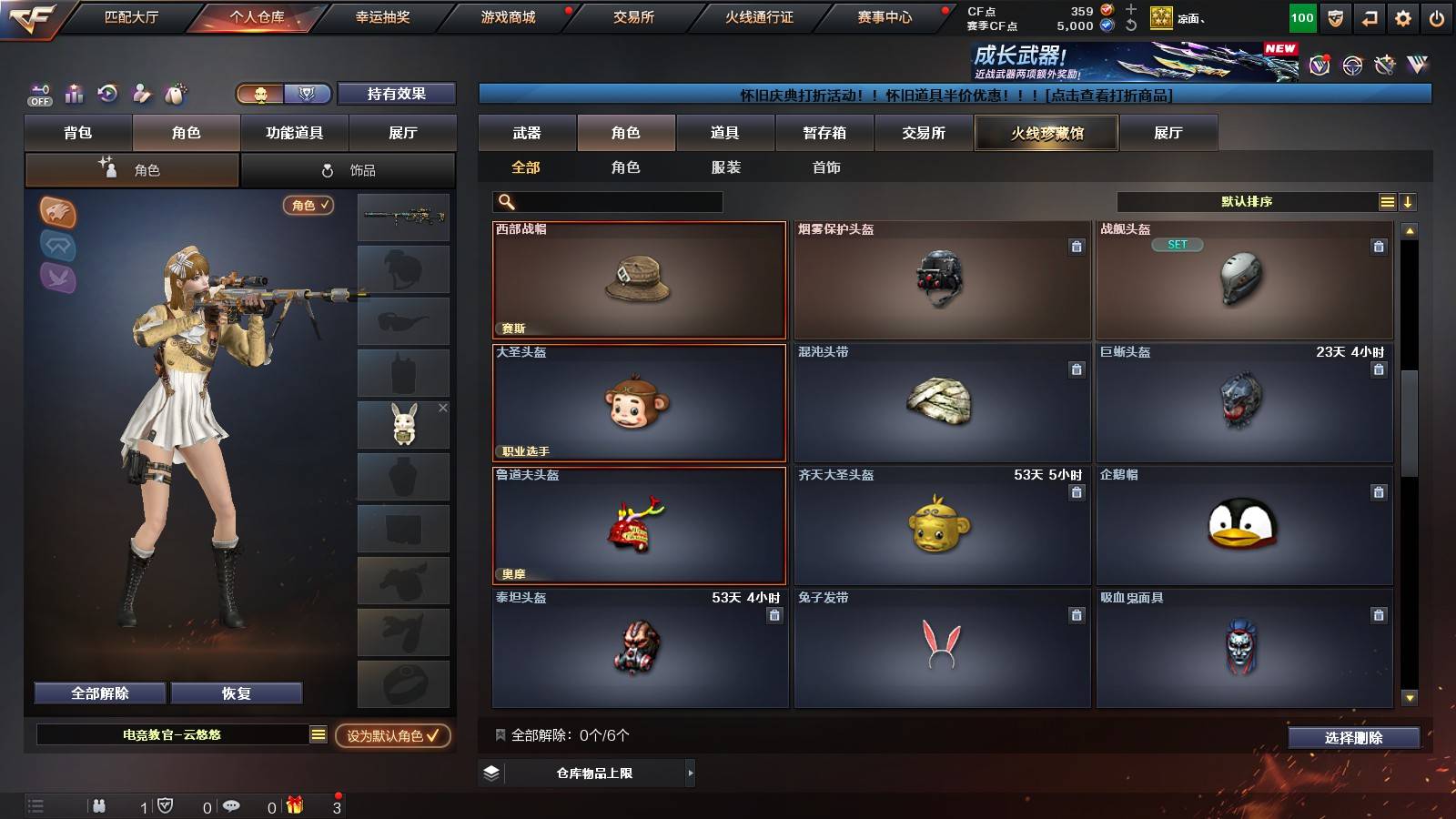The height and width of the screenshot is (819, 1456).
Task: Open the settings gear icon
Action: coord(1402,16)
